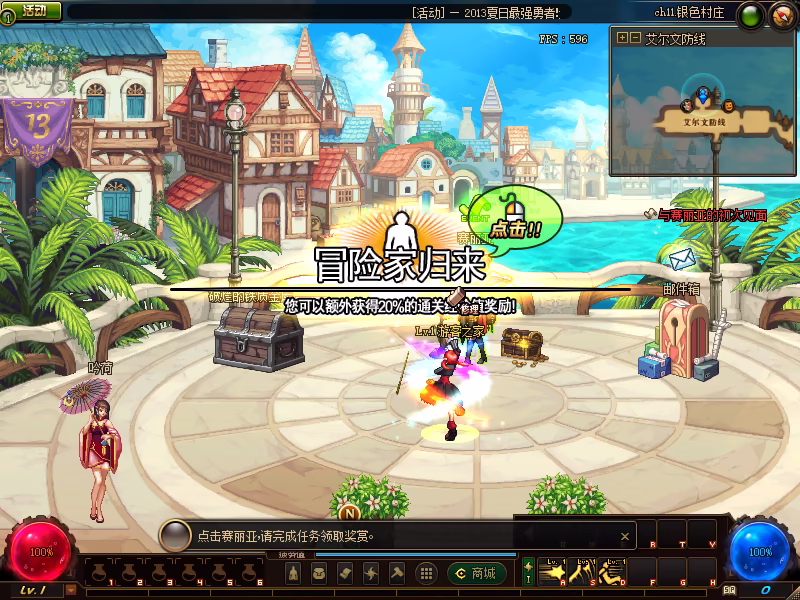Click the hammer icon in the menu bar

point(397,573)
